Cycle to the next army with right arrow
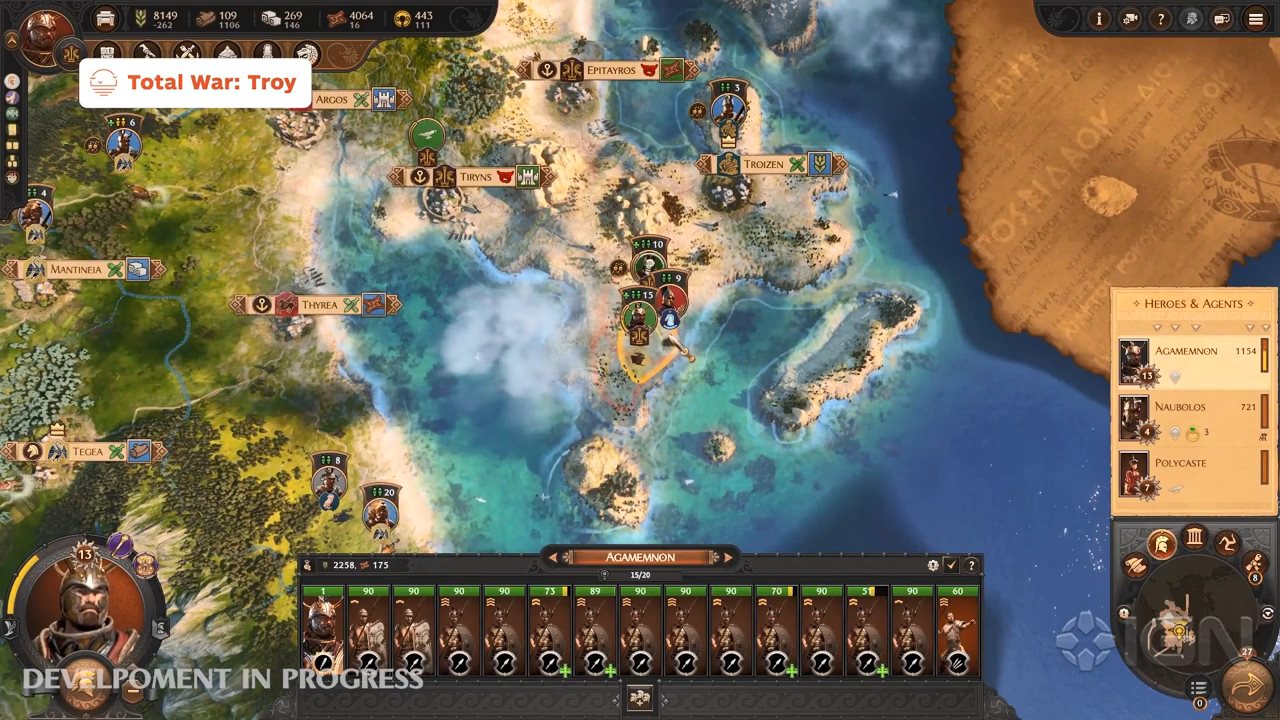 (728, 557)
